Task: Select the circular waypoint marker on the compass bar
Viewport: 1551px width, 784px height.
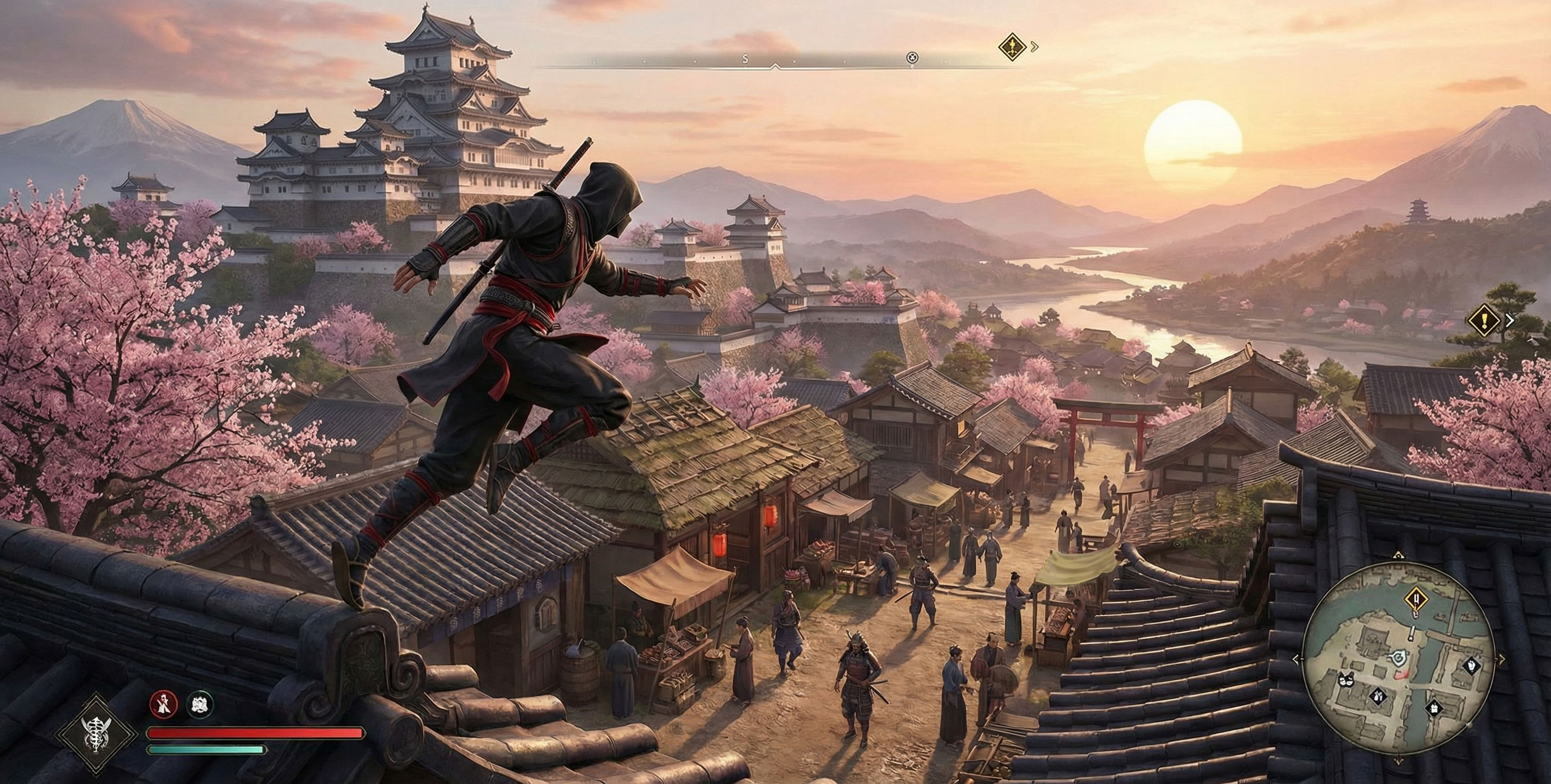Action: (x=911, y=58)
